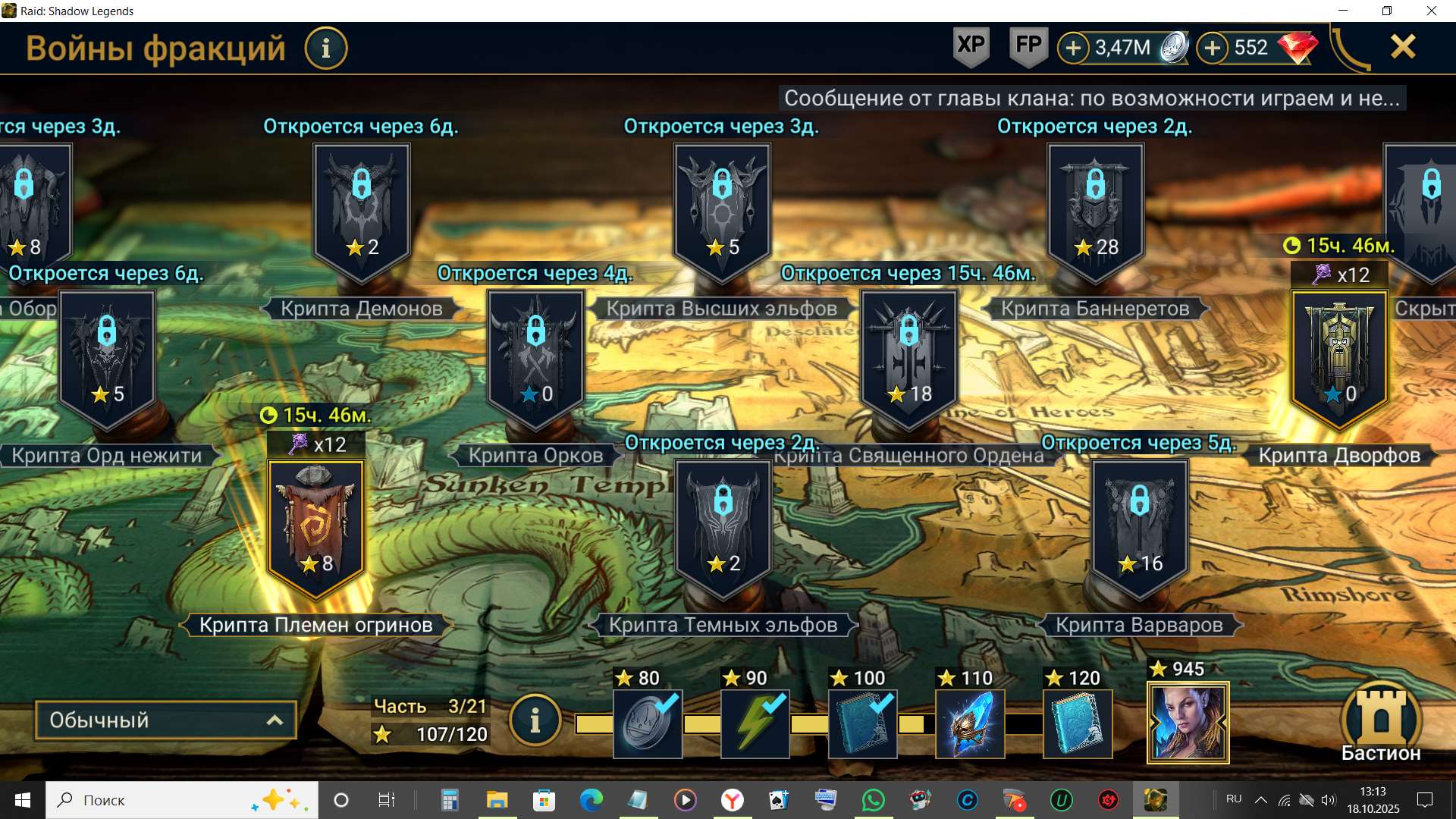
Task: Open the Обычный difficulty dropdown
Action: (x=165, y=720)
